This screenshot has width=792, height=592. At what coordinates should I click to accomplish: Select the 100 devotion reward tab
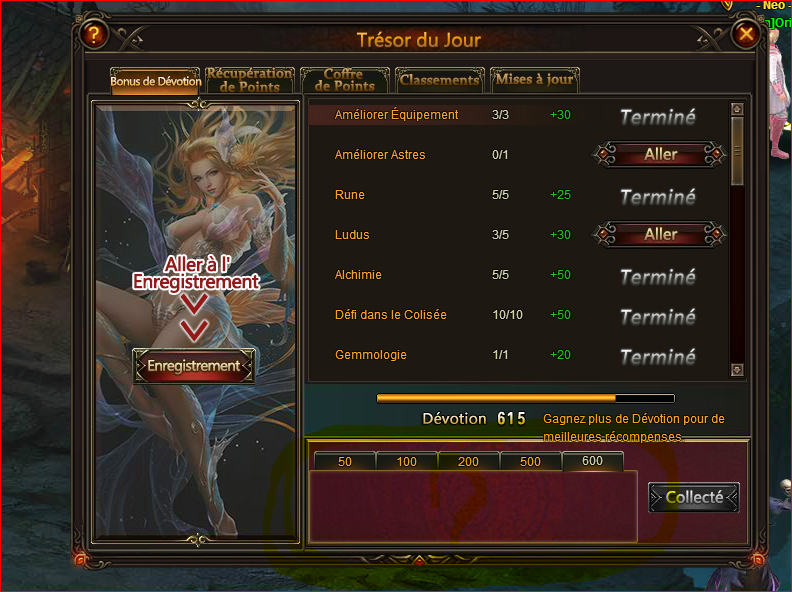(407, 461)
